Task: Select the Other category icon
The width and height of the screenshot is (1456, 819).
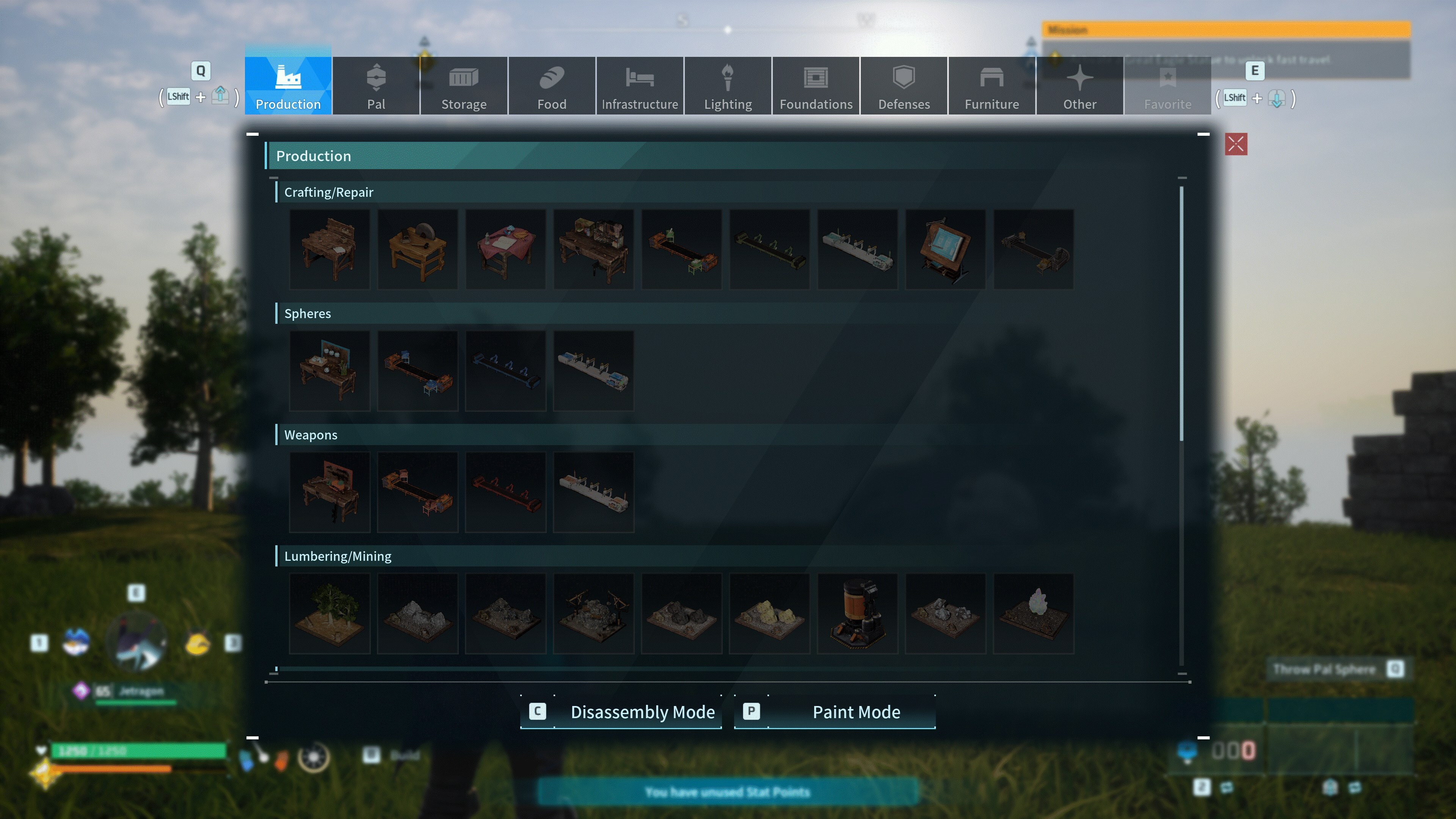Action: click(1079, 85)
